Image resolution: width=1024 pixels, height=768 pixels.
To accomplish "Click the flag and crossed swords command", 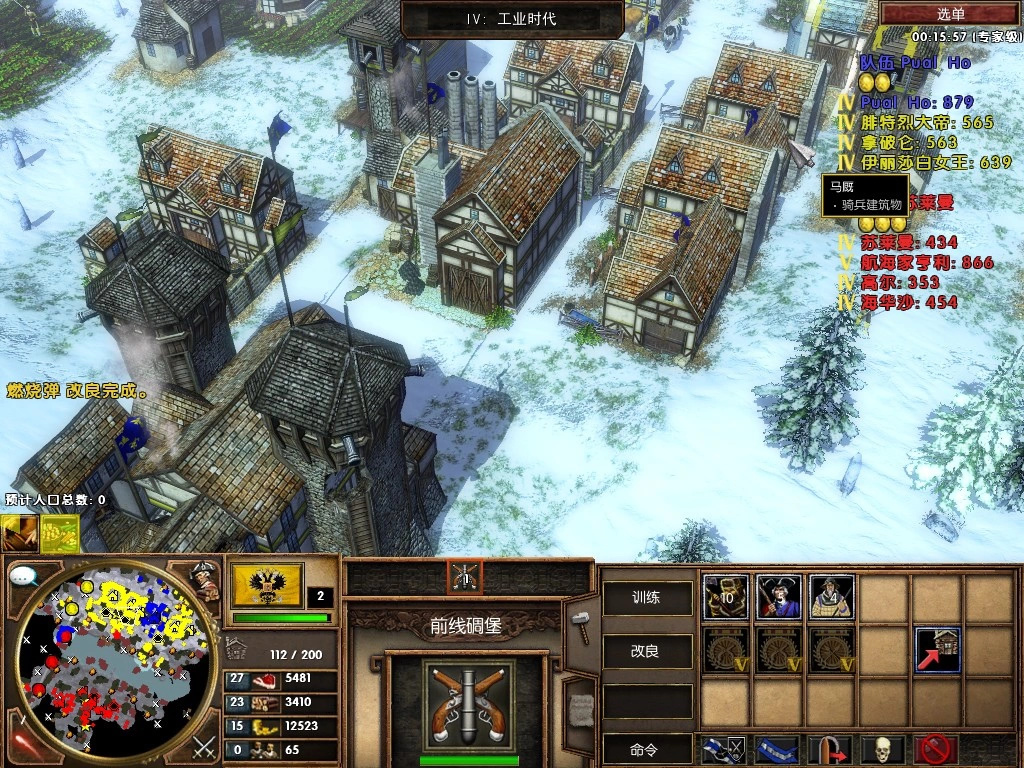I will [722, 749].
